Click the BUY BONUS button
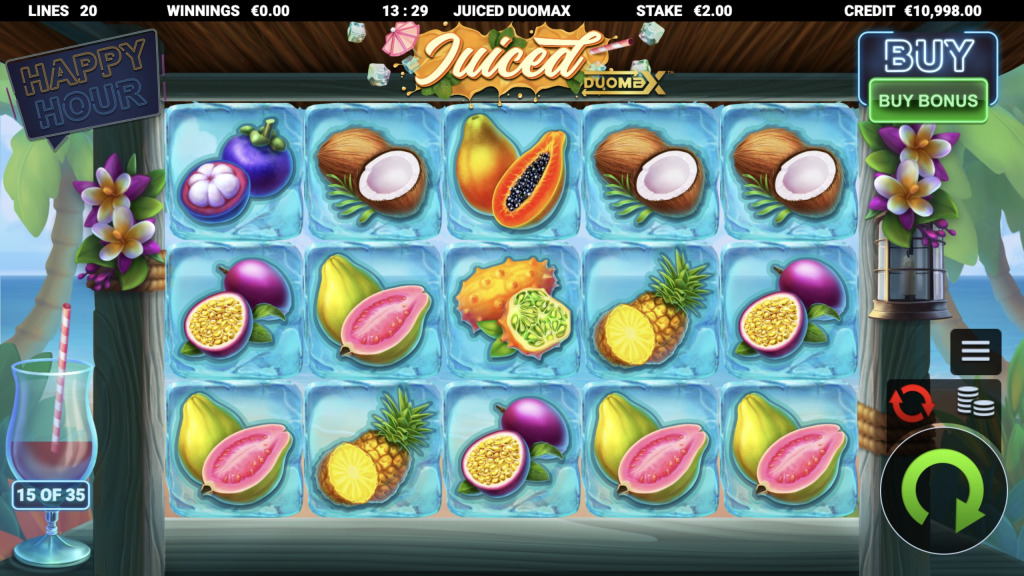This screenshot has height=576, width=1024. [927, 100]
